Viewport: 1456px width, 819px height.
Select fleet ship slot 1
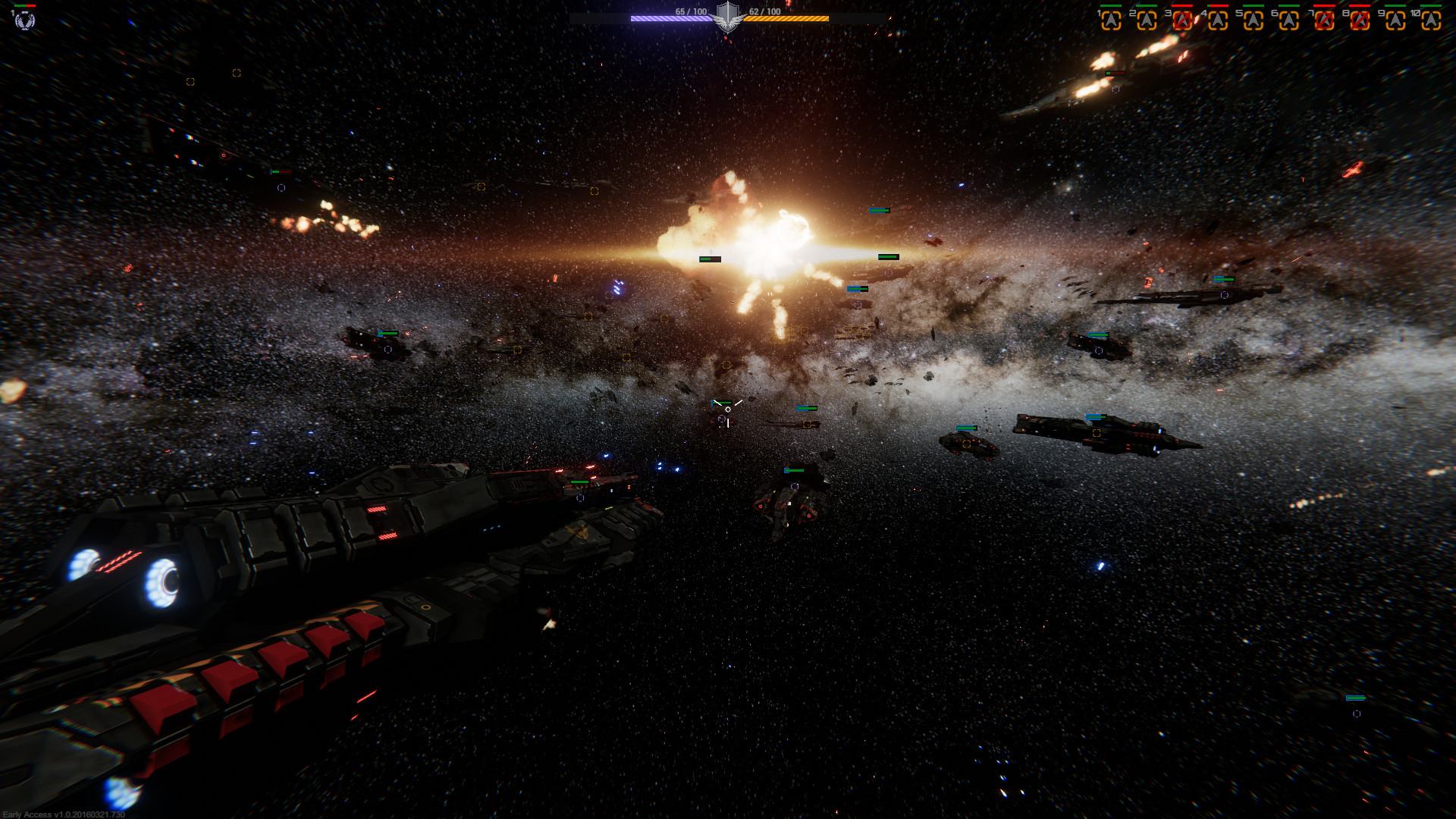pos(1111,21)
